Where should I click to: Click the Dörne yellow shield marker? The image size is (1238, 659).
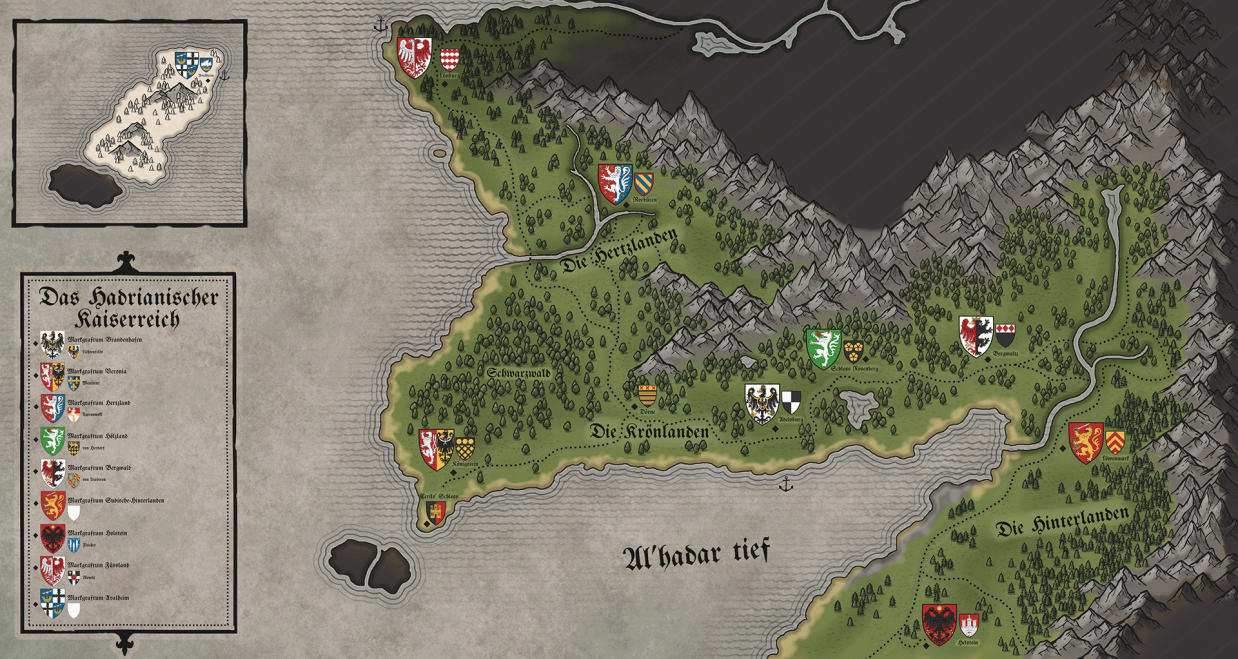click(x=647, y=394)
